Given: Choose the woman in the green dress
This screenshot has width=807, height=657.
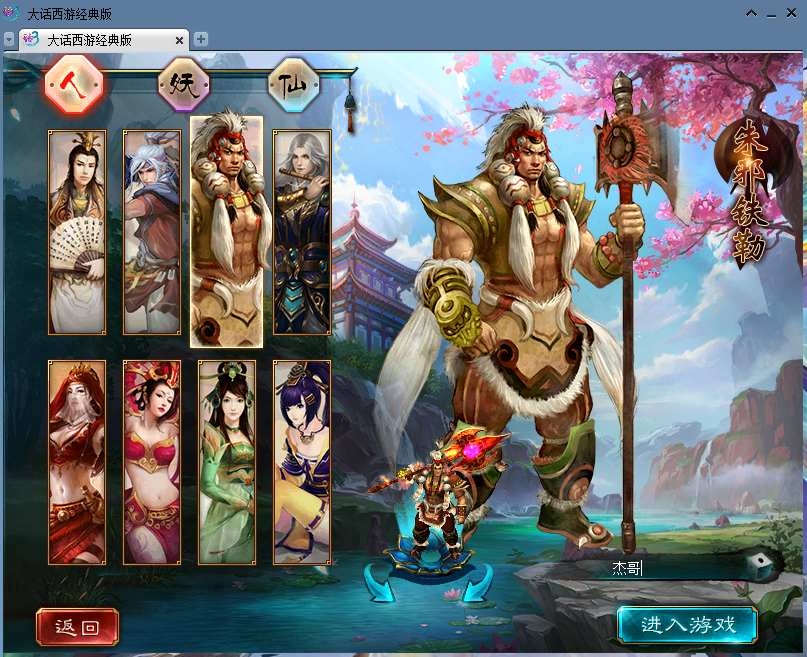Looking at the screenshot, I should (x=227, y=462).
